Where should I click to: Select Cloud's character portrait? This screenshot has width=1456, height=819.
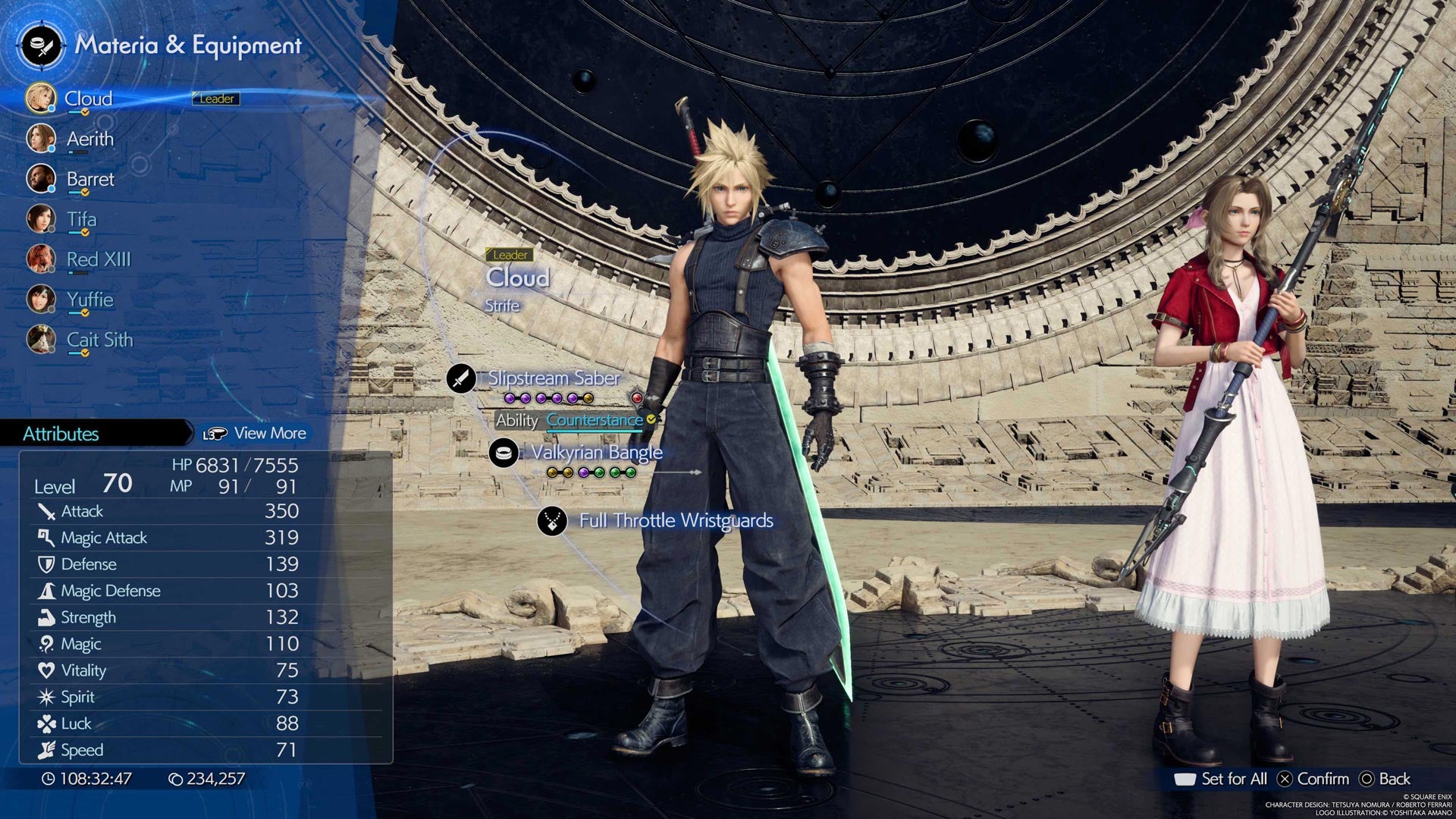pyautogui.click(x=42, y=98)
